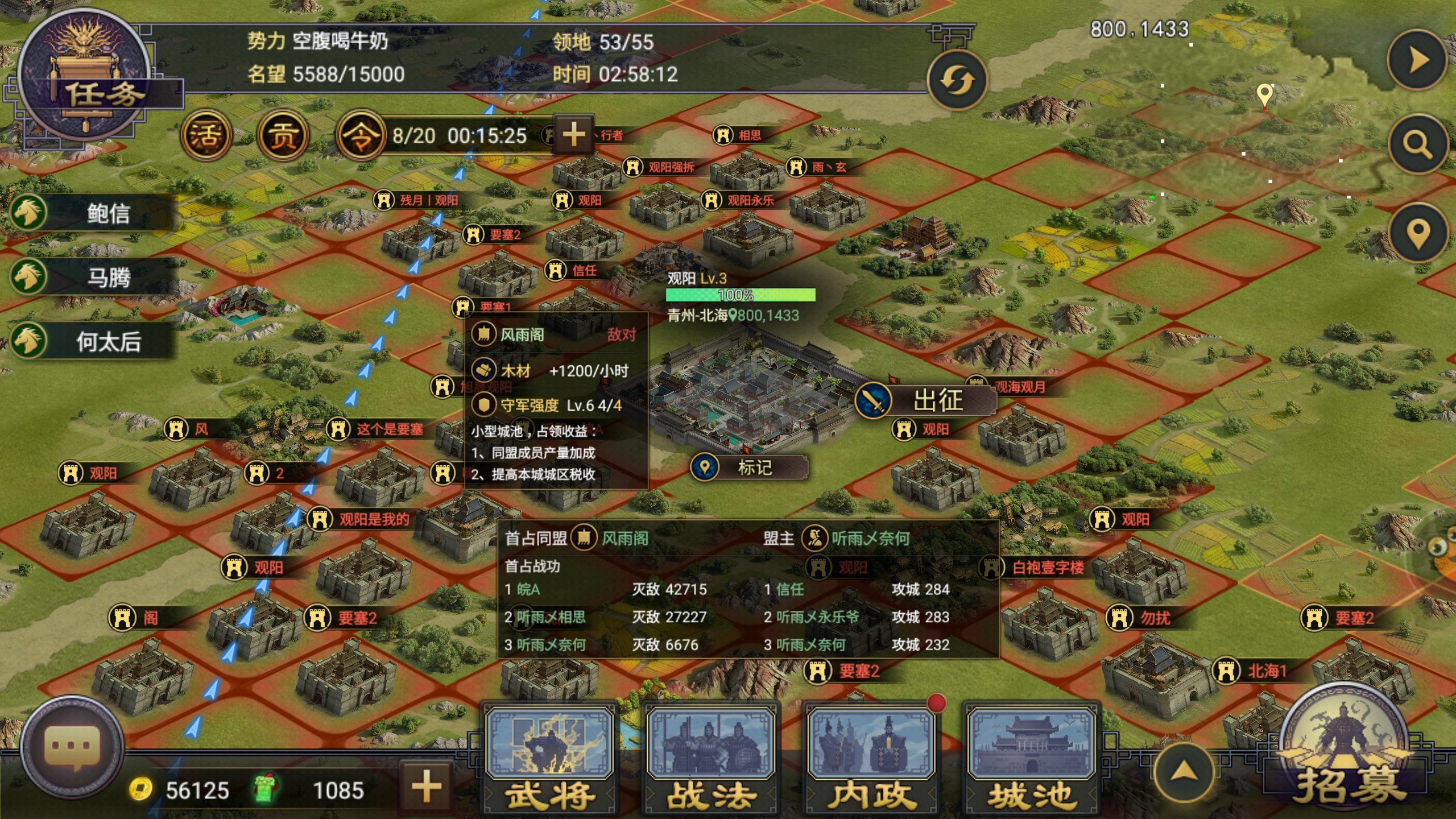Open the chat speech bubble
The image size is (1456, 819).
72,746
